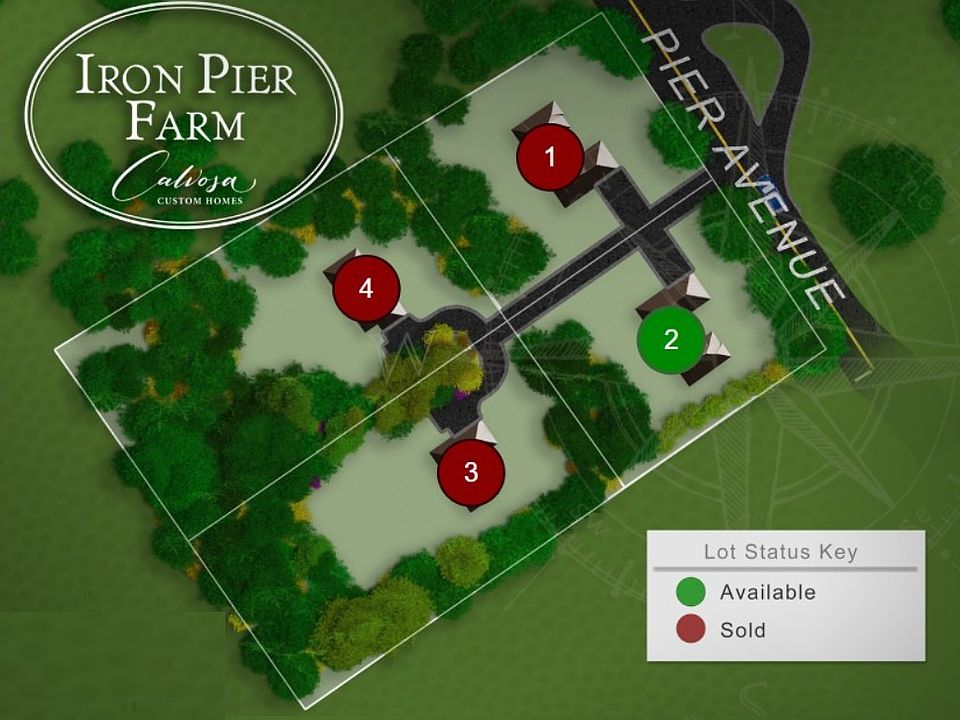The width and height of the screenshot is (960, 720).
Task: Select sold lot marker 1
Action: click(x=549, y=157)
